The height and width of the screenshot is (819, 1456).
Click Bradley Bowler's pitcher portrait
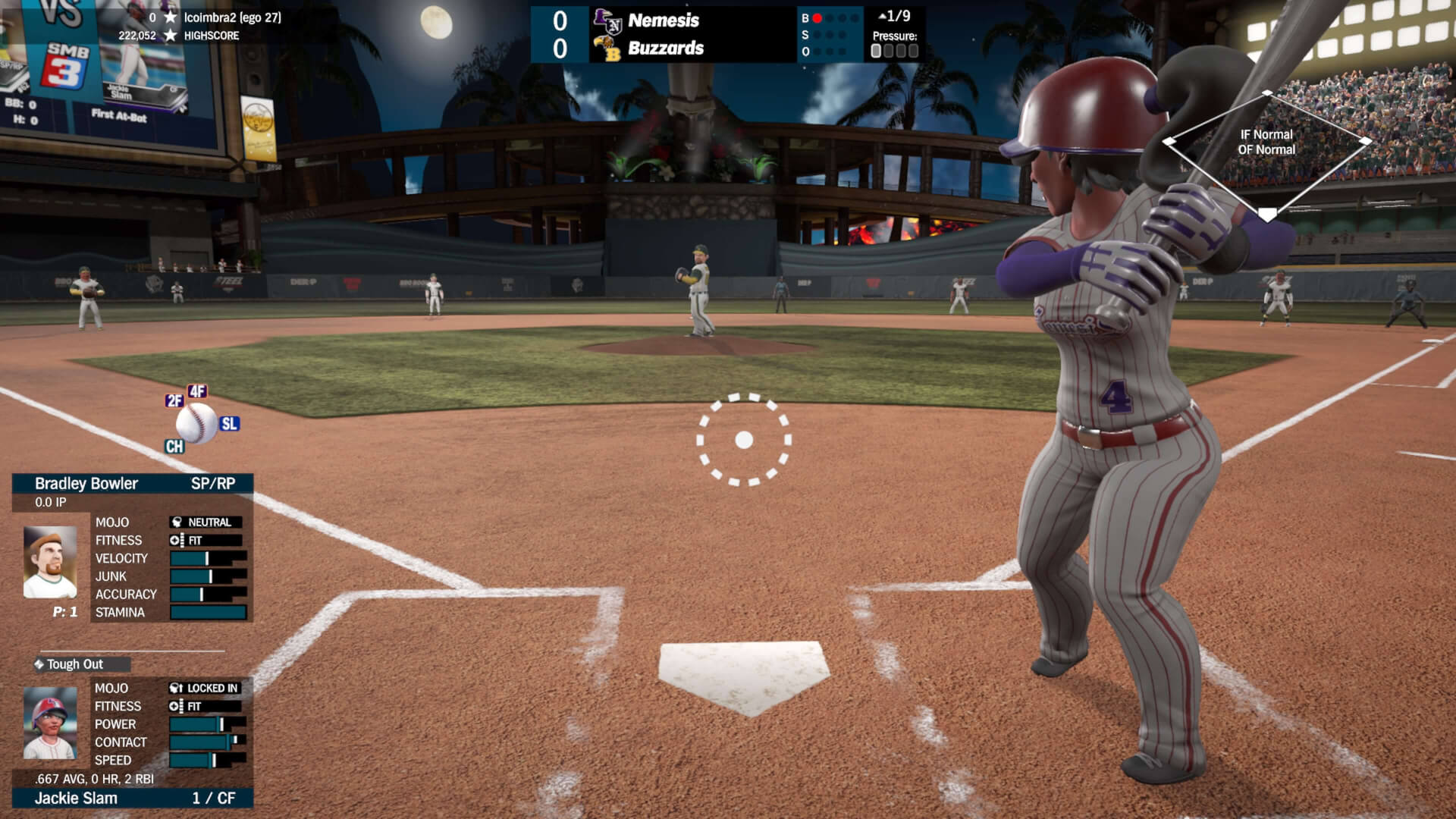(50, 562)
